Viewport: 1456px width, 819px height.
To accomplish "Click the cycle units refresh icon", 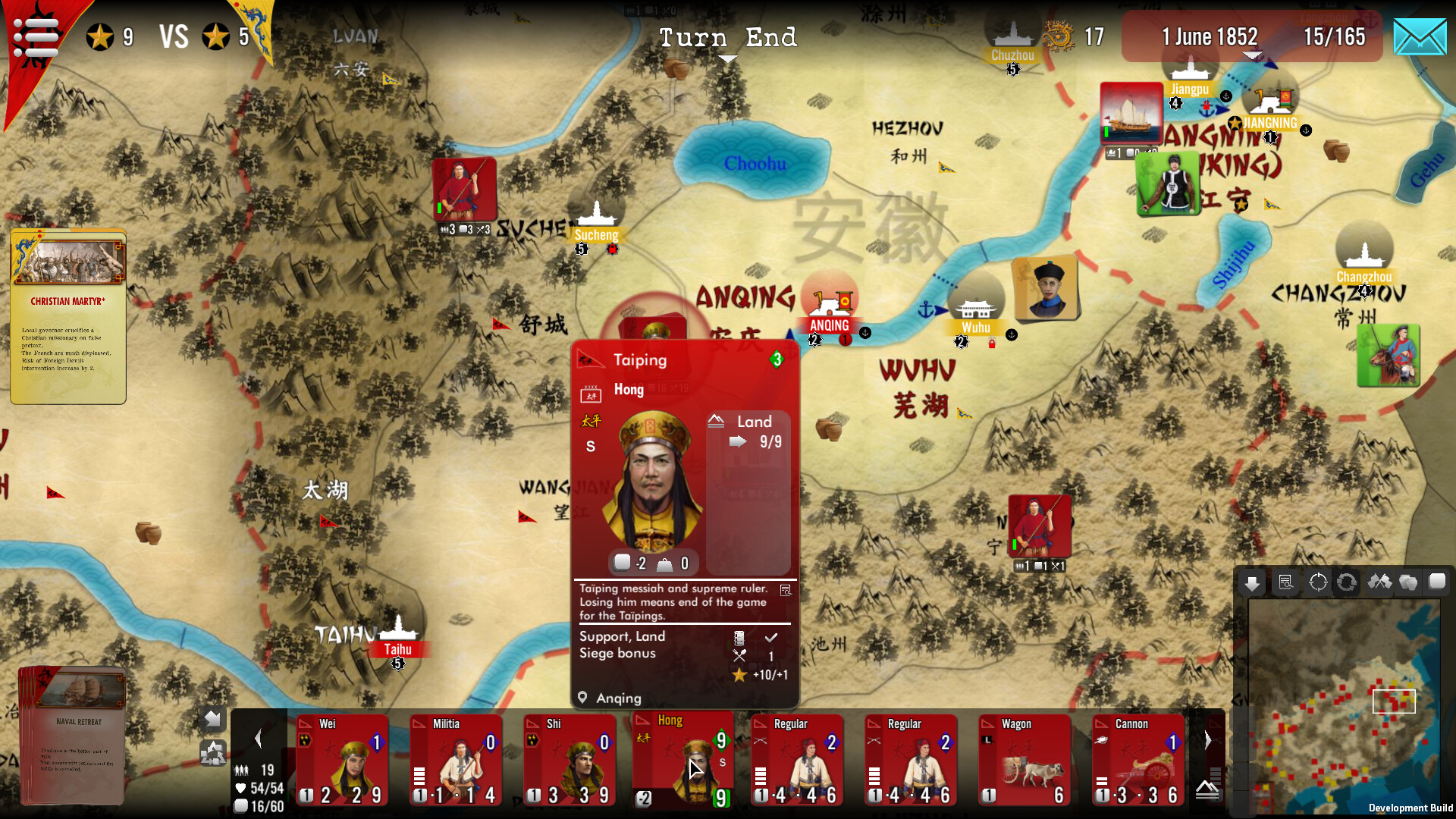I will (1348, 582).
